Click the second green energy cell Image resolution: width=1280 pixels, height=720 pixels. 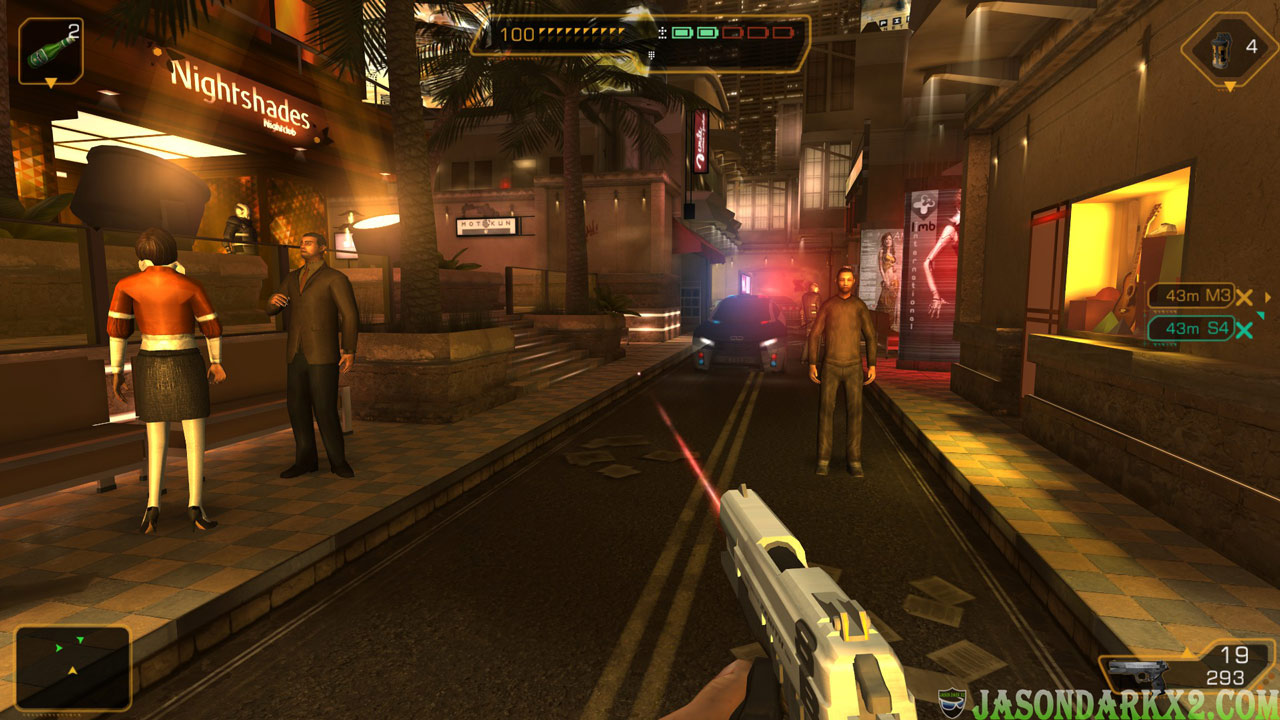(x=707, y=33)
